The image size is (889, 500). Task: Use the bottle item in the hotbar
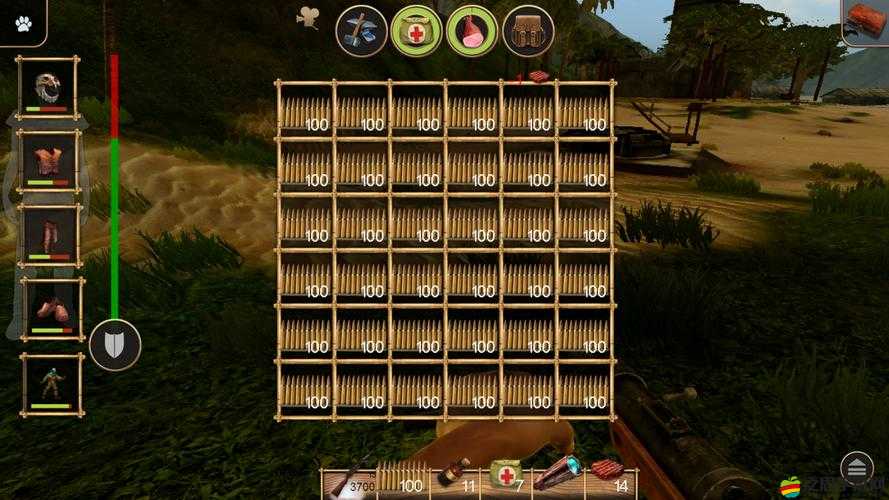(x=453, y=477)
